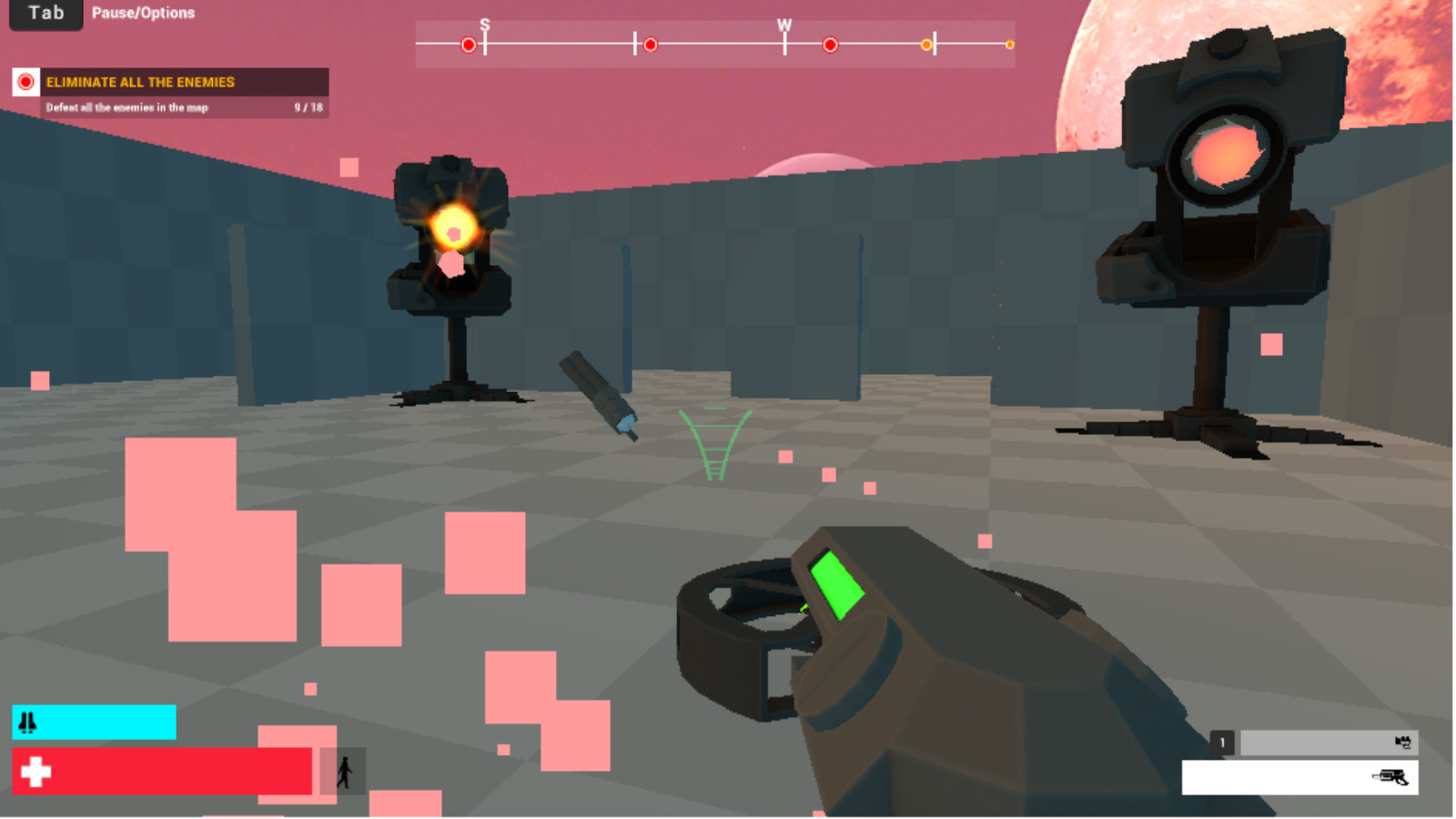Click the red objective marker icon
1456x819 pixels.
[25, 82]
